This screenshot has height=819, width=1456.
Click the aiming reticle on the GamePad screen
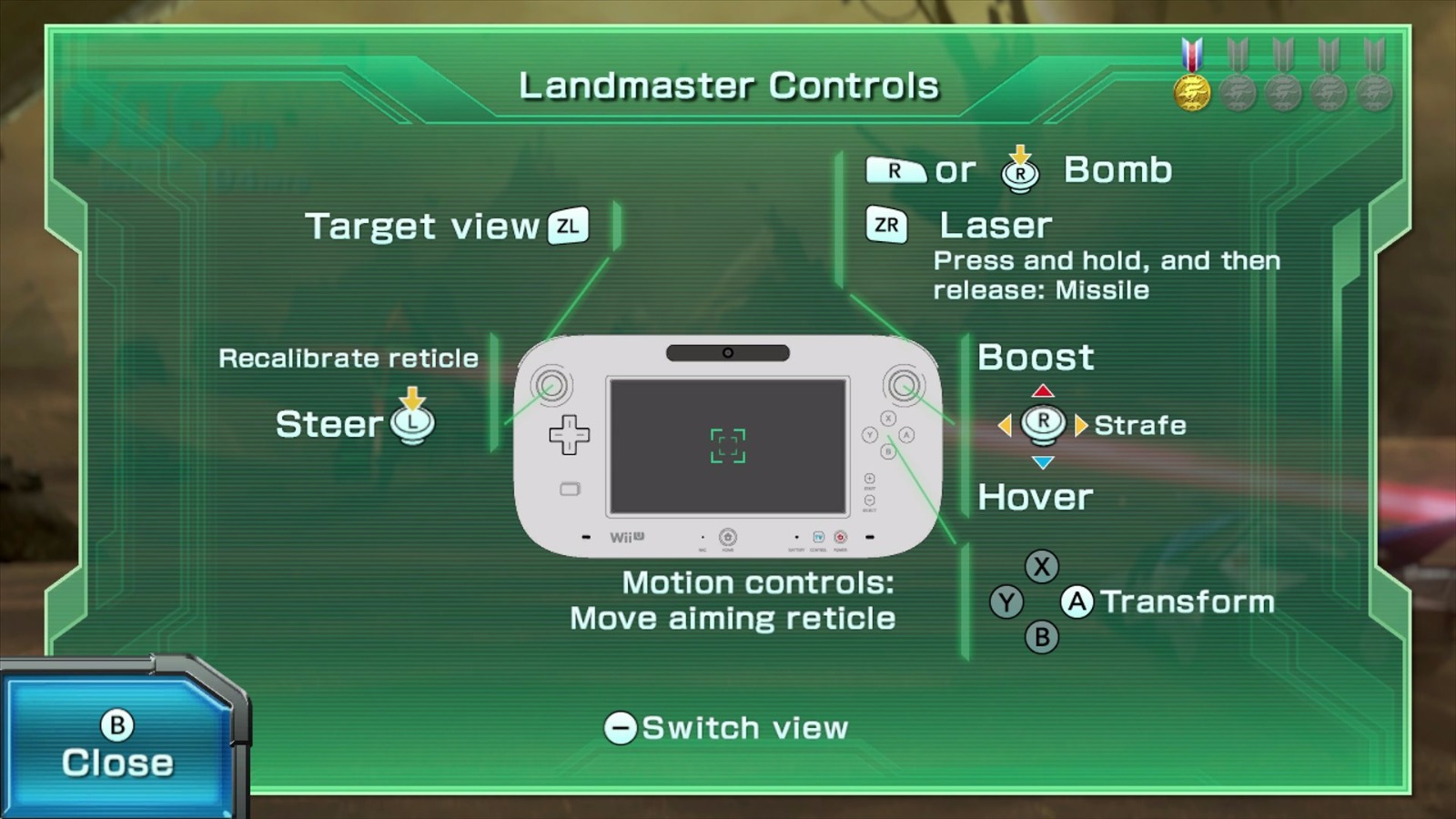[x=728, y=445]
